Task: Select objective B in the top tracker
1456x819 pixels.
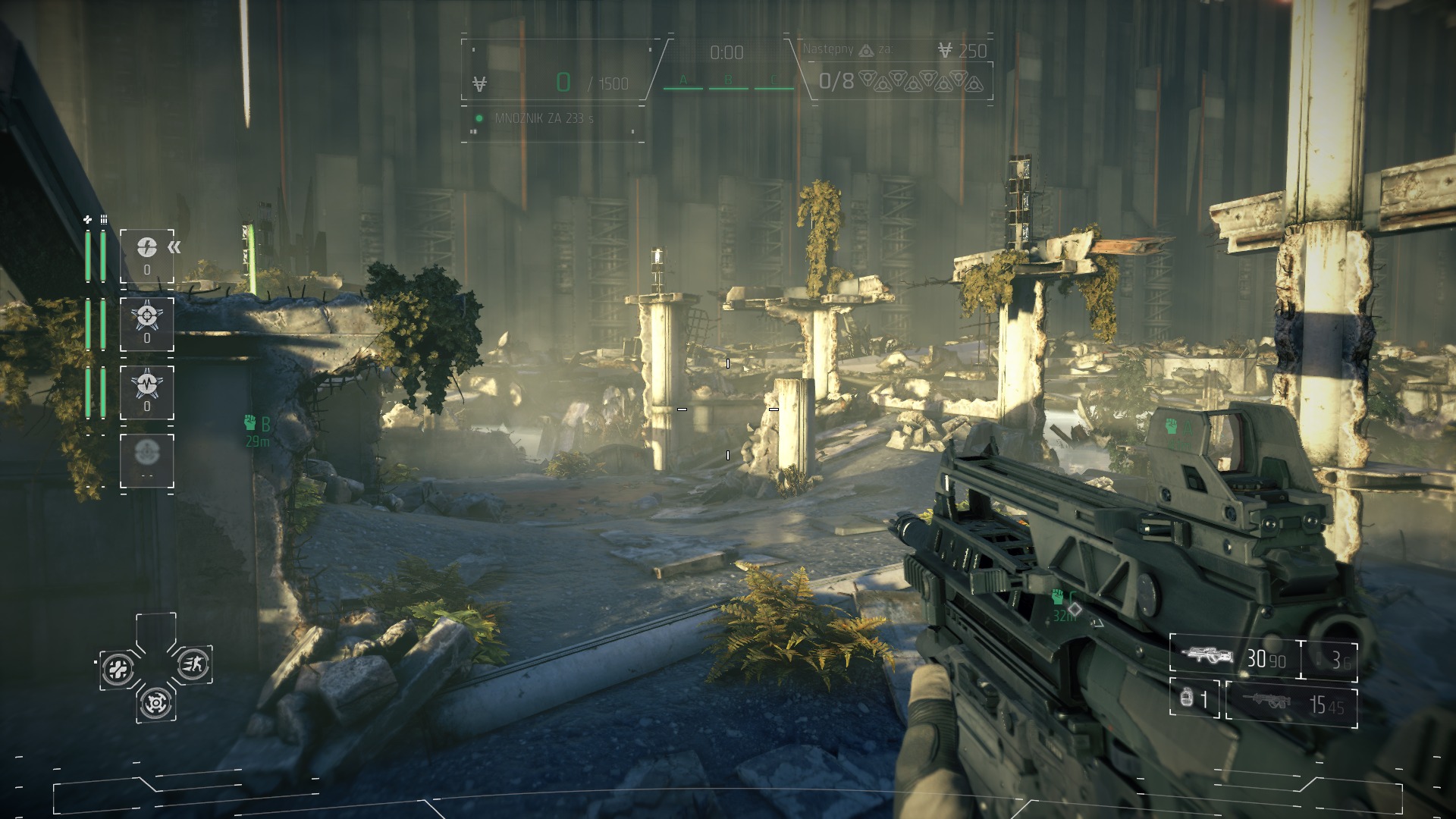Action: coord(728,80)
